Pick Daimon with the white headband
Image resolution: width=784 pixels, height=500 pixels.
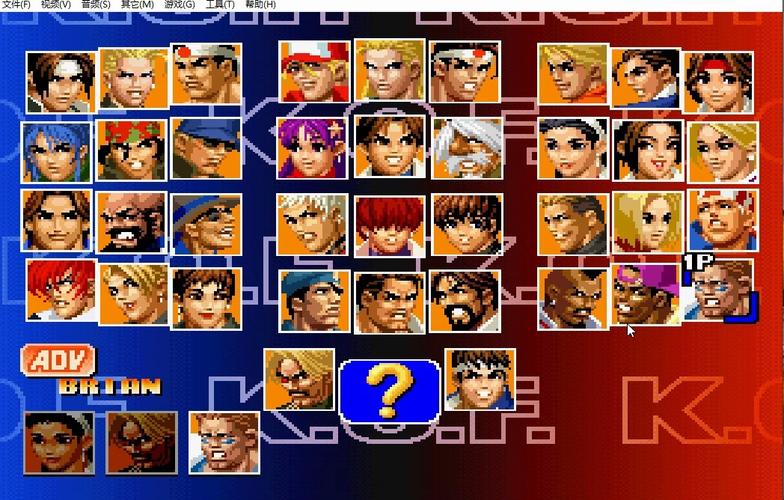tap(206, 74)
